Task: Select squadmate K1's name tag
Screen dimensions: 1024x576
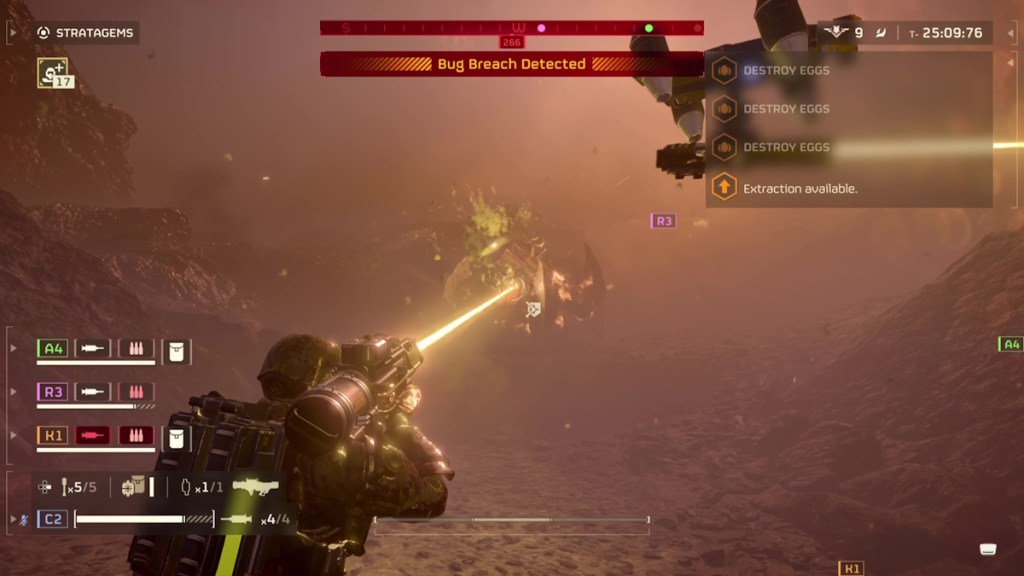Action: (x=52, y=436)
